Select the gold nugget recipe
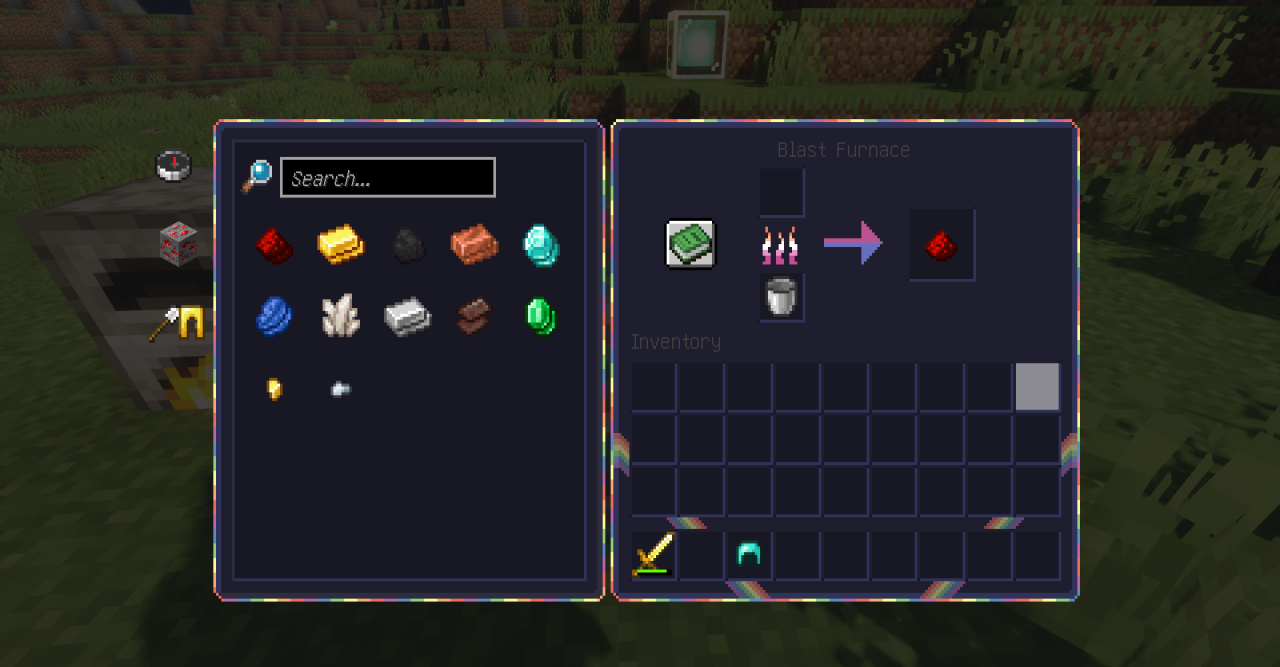Viewport: 1280px width, 667px height. point(274,389)
